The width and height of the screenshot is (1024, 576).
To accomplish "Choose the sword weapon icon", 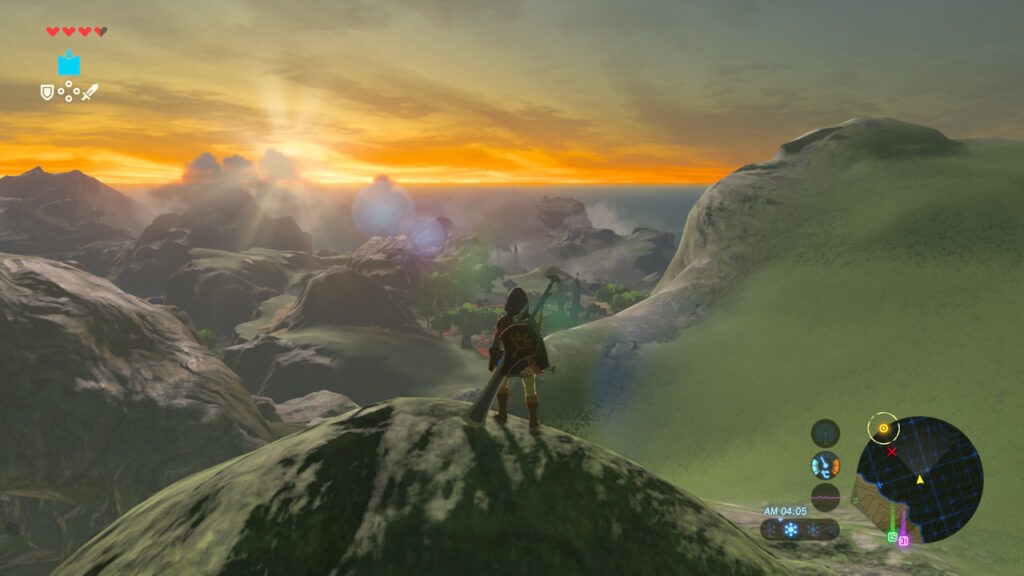I will coord(90,92).
